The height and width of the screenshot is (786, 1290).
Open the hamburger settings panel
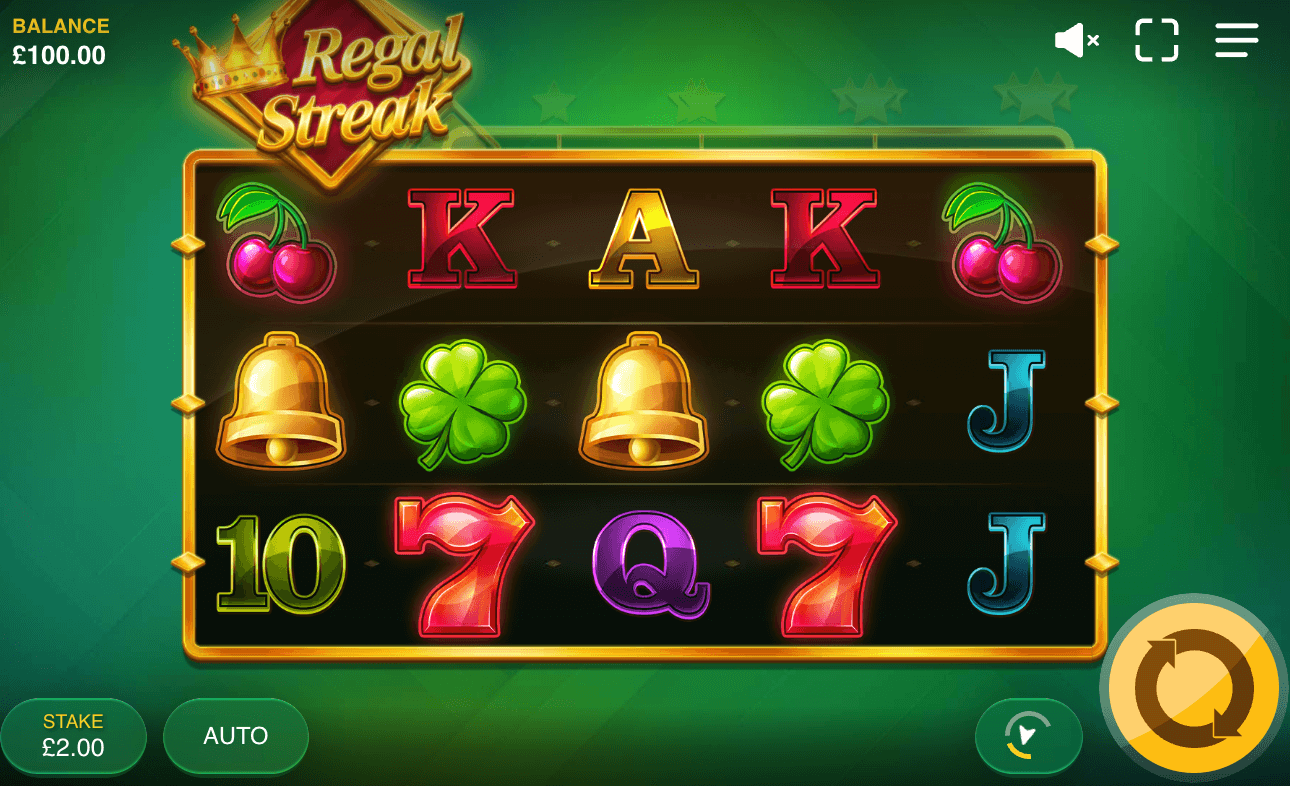point(1237,40)
